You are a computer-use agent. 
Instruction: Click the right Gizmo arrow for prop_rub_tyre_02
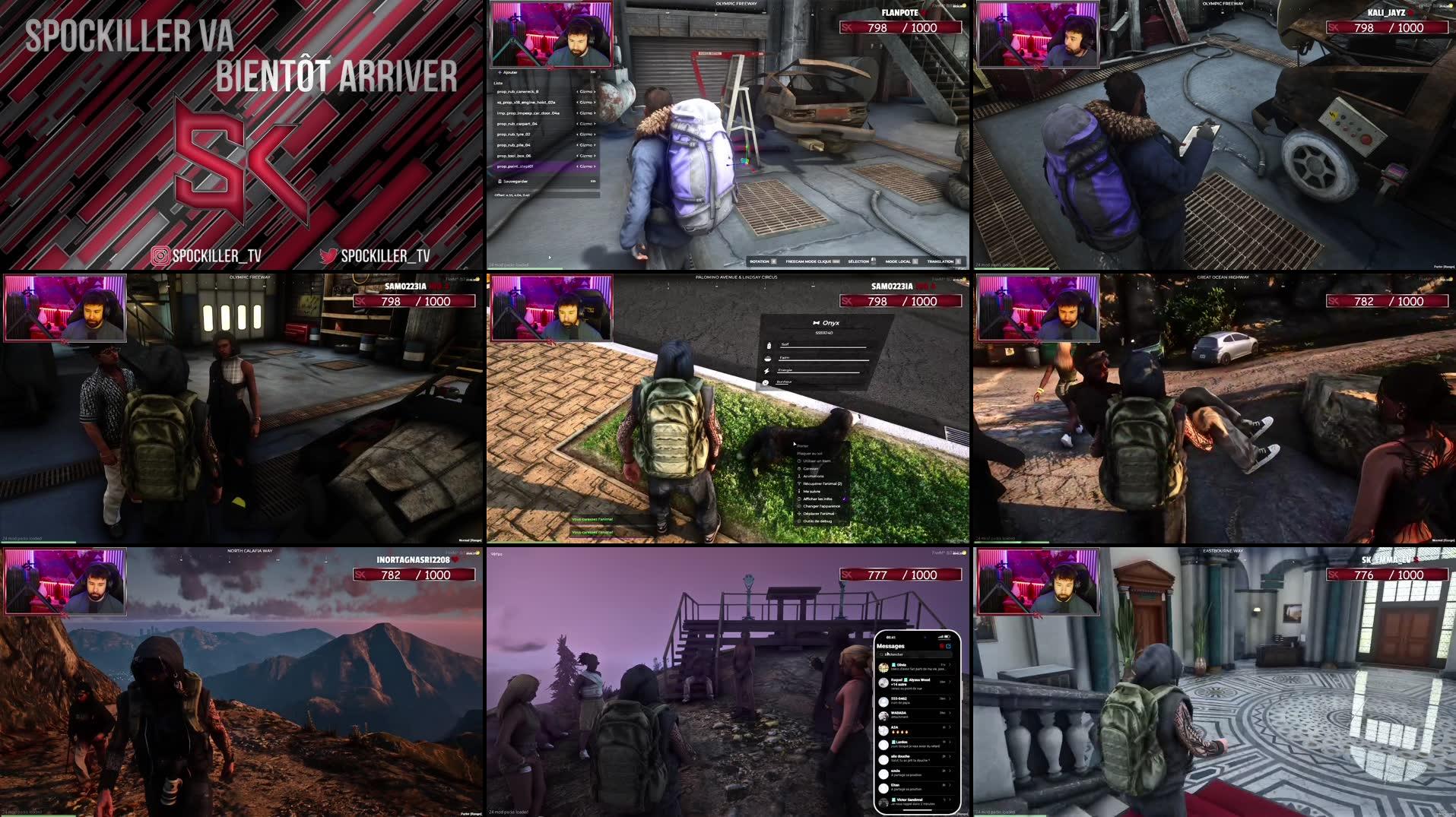click(x=595, y=134)
